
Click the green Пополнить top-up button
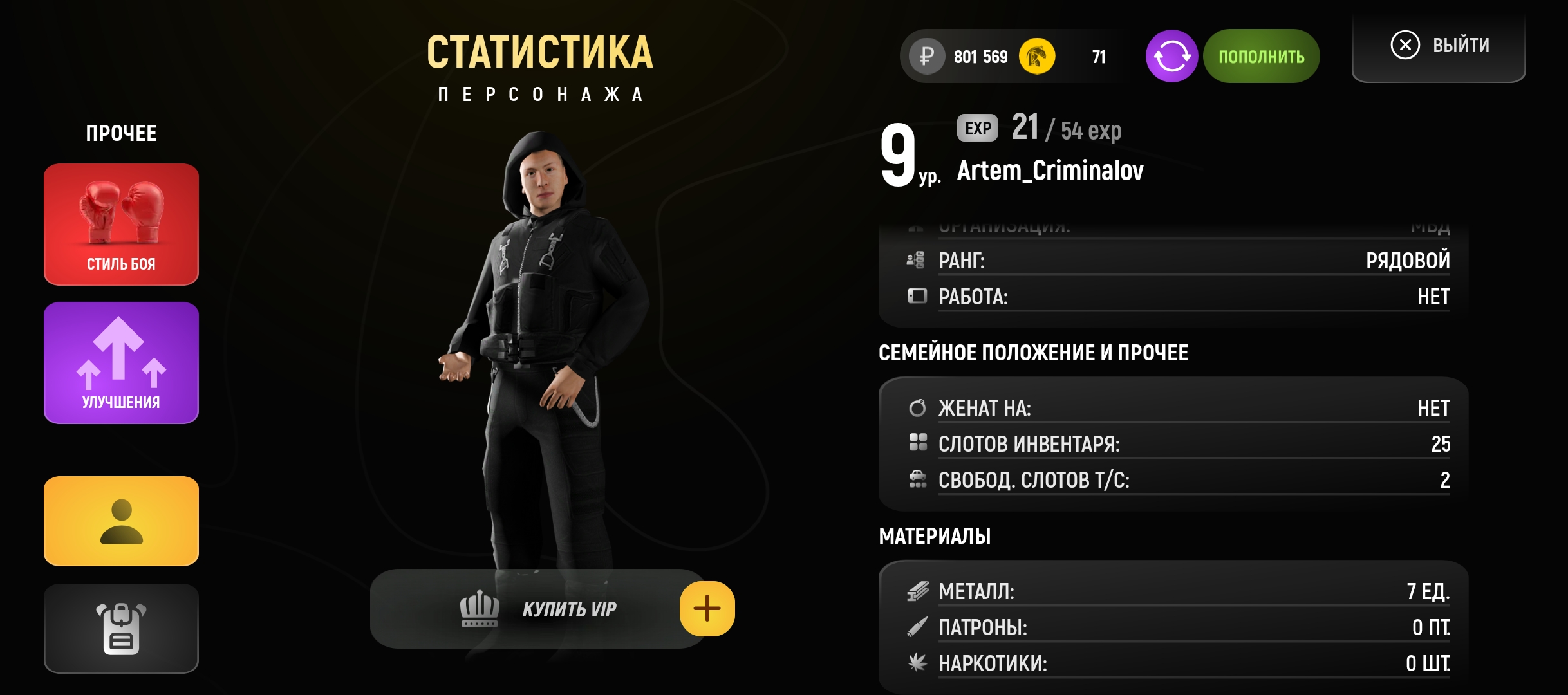point(1261,57)
